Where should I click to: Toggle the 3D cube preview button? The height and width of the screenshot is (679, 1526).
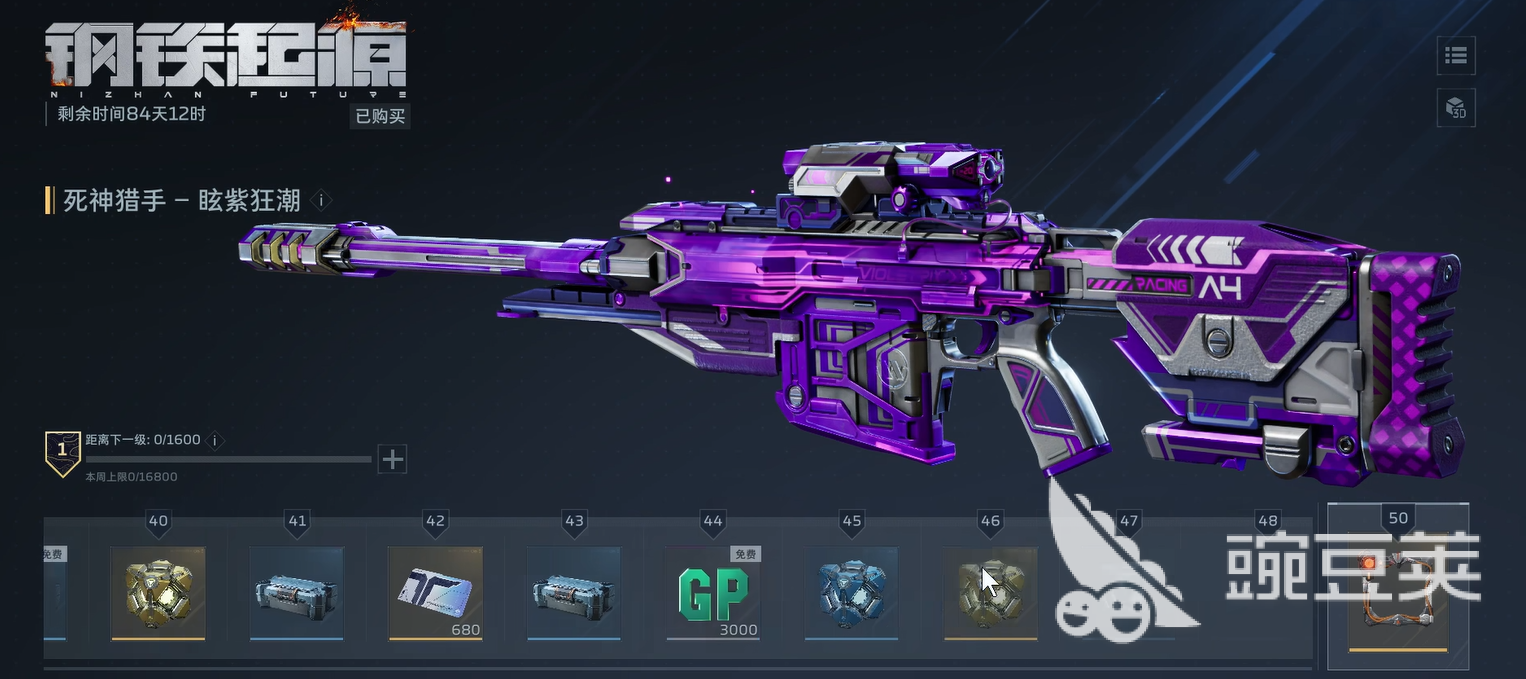coord(1456,107)
